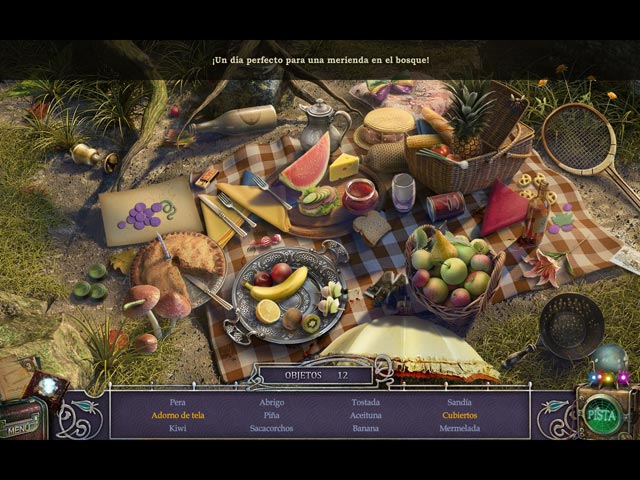This screenshot has height=480, width=640.
Task: Select Sacacorchos list entry
Action: (x=271, y=428)
